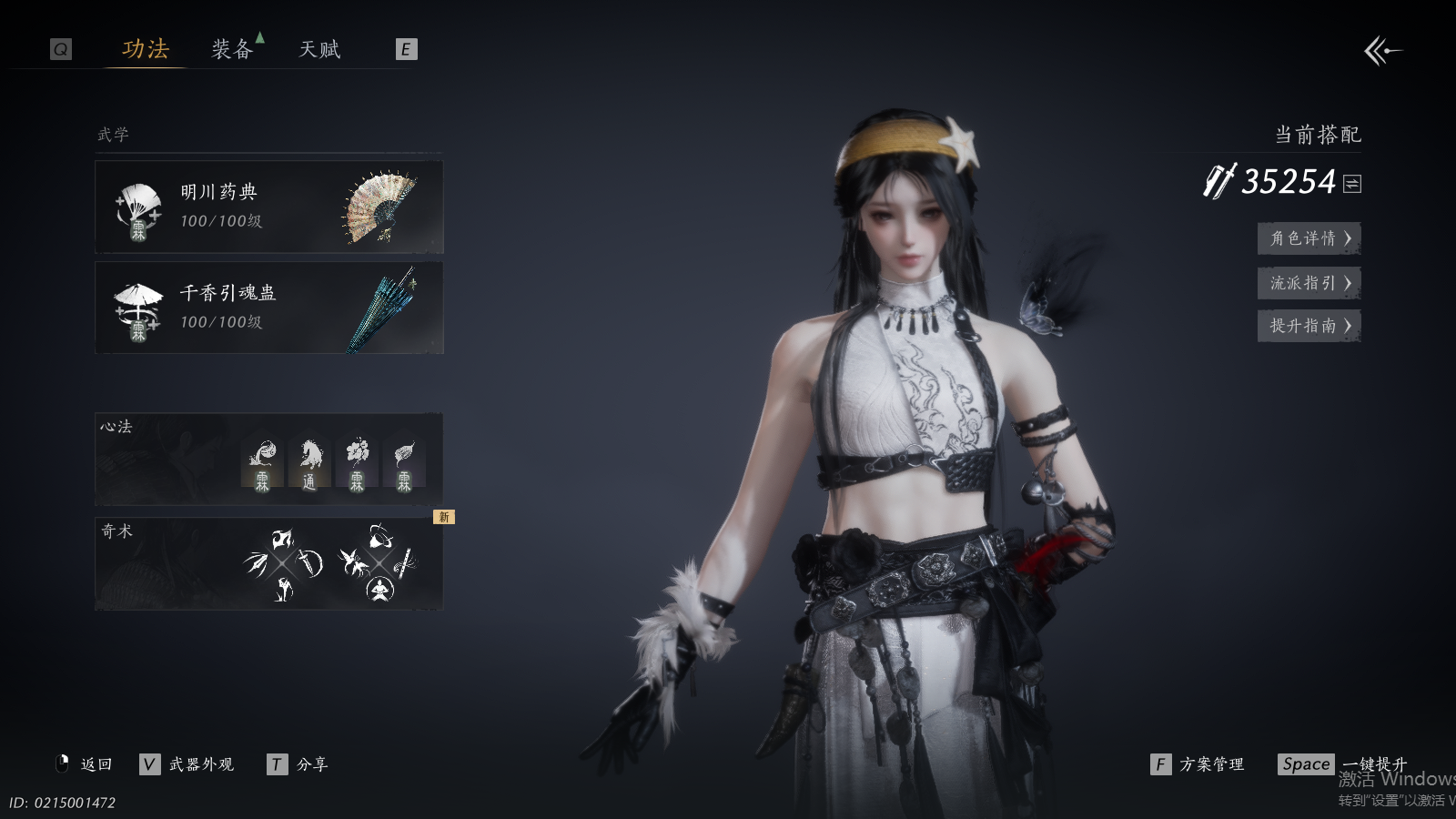Open 角色详情 character details
The height and width of the screenshot is (819, 1456).
(x=1309, y=238)
